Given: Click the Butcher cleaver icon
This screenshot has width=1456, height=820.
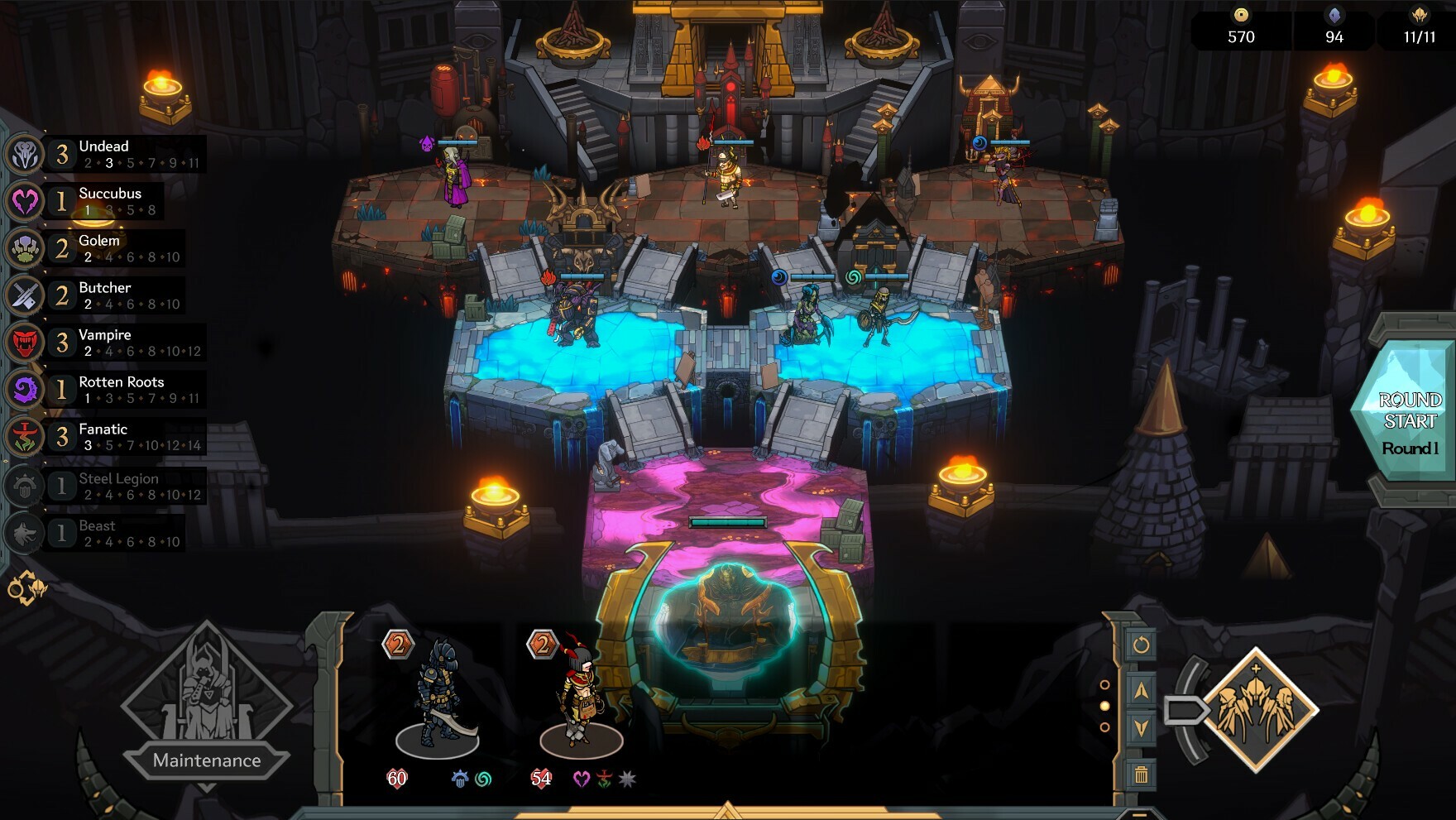Looking at the screenshot, I should pos(24,295).
